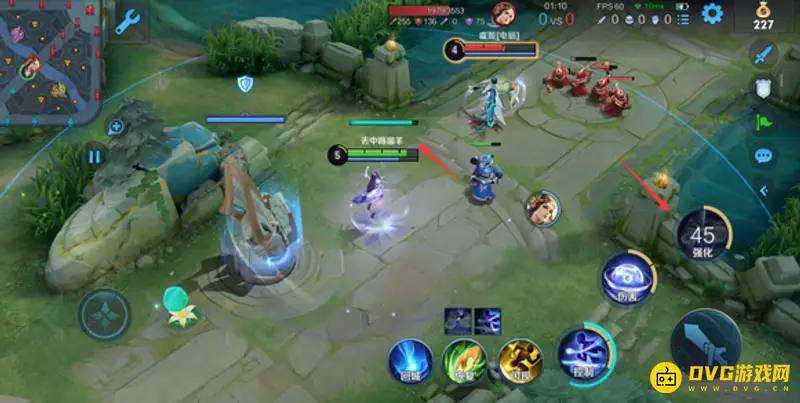This screenshot has height=403, width=800.
Task: Expand the side panel arrow
Action: pos(764,190)
